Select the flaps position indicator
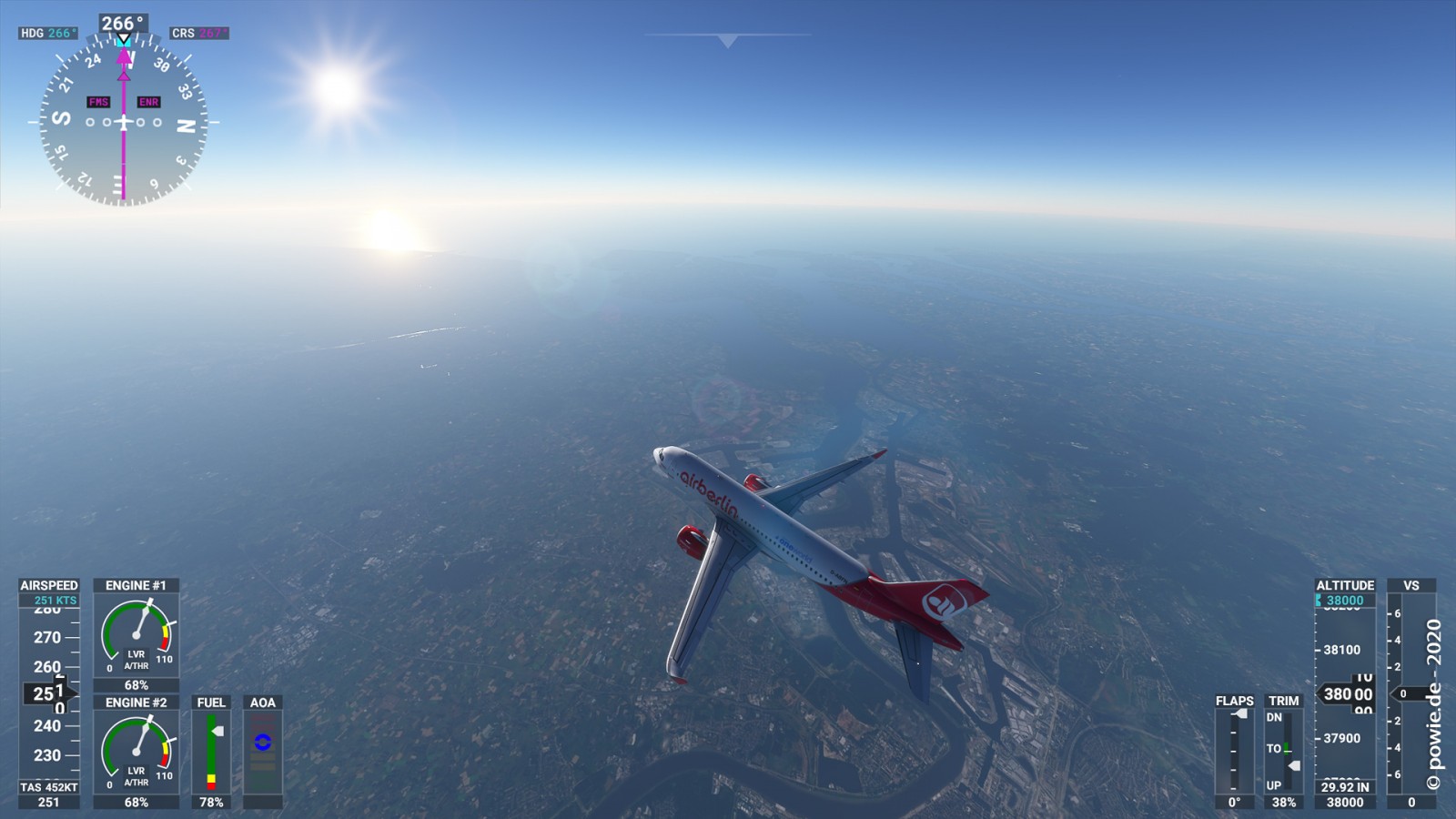1456x819 pixels. 1234,751
